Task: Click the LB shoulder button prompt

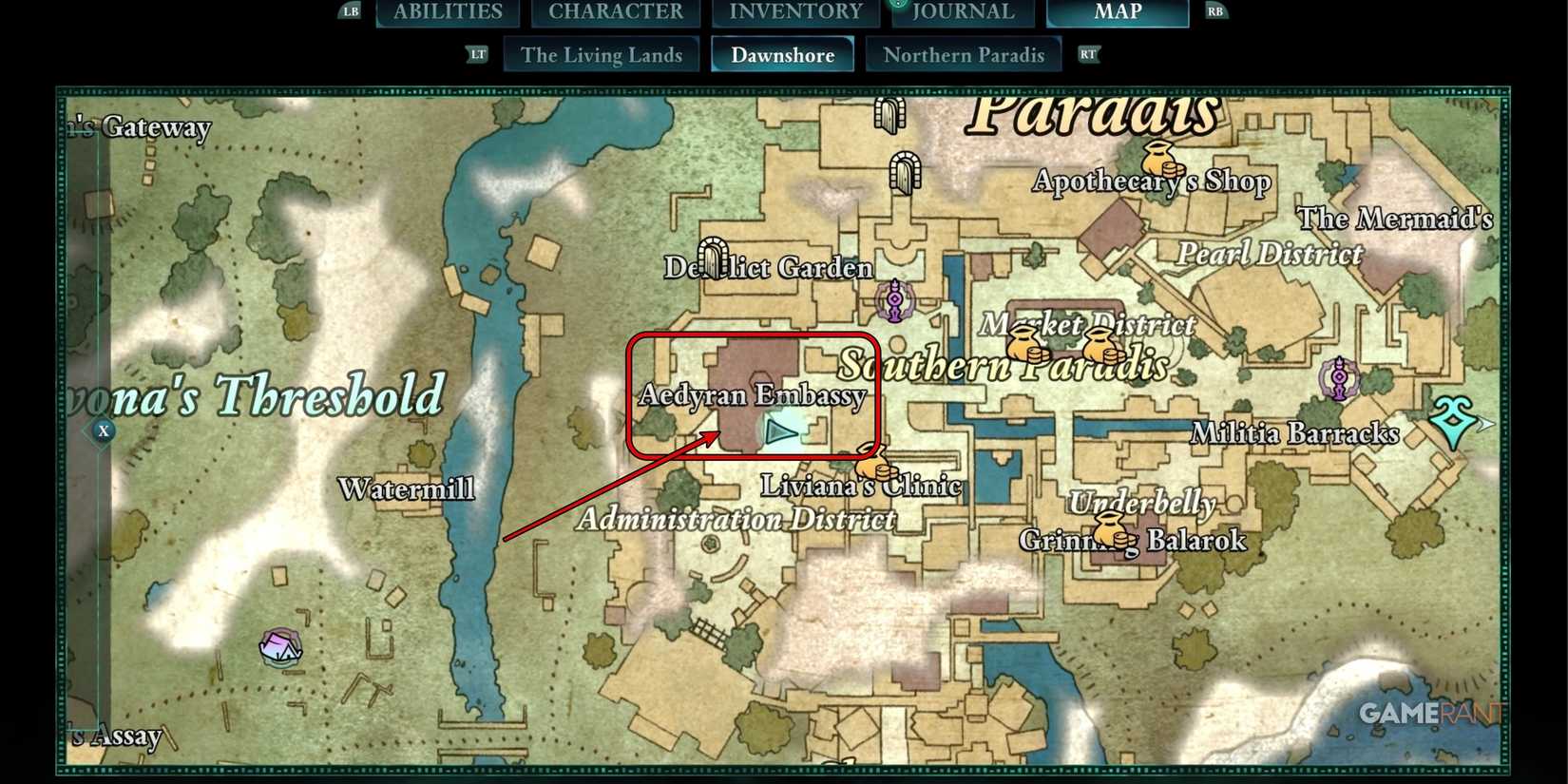Action: (350, 11)
